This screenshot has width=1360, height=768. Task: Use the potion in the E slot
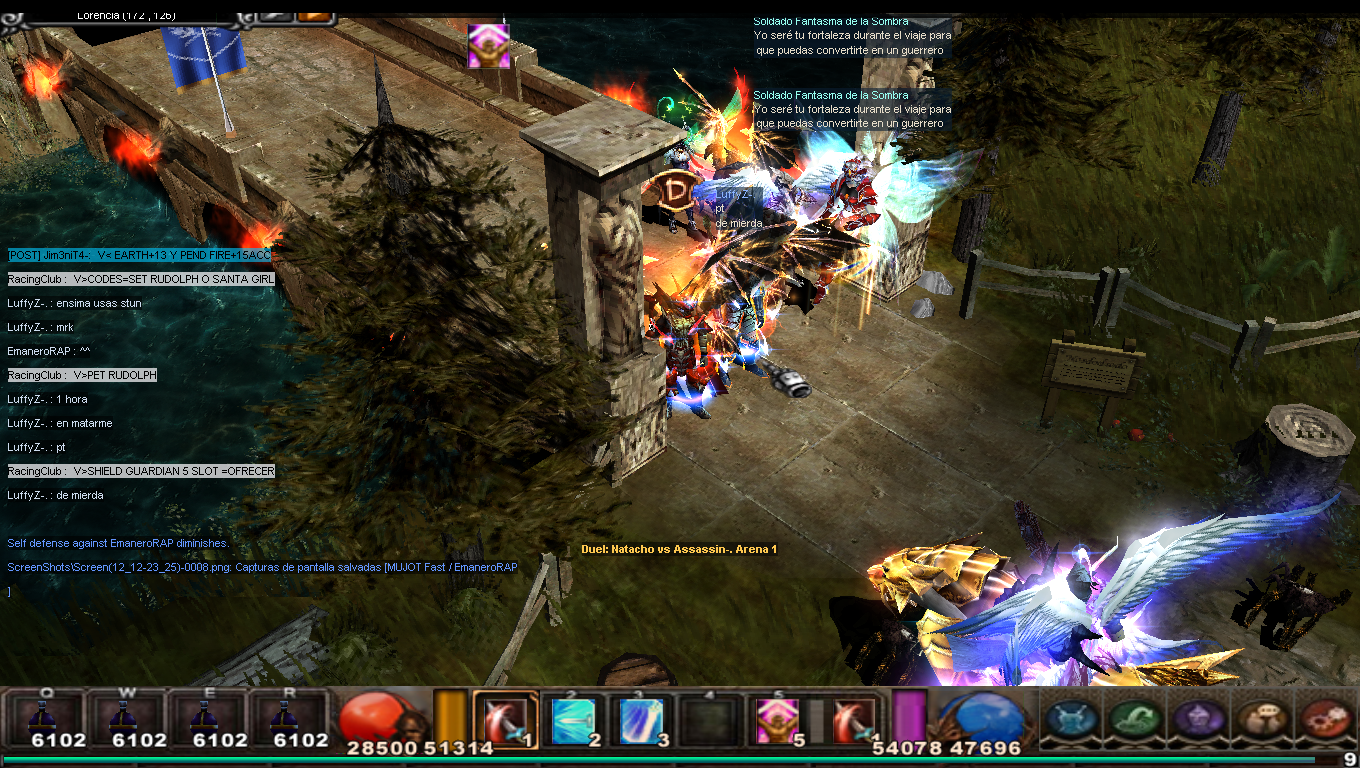[x=207, y=718]
